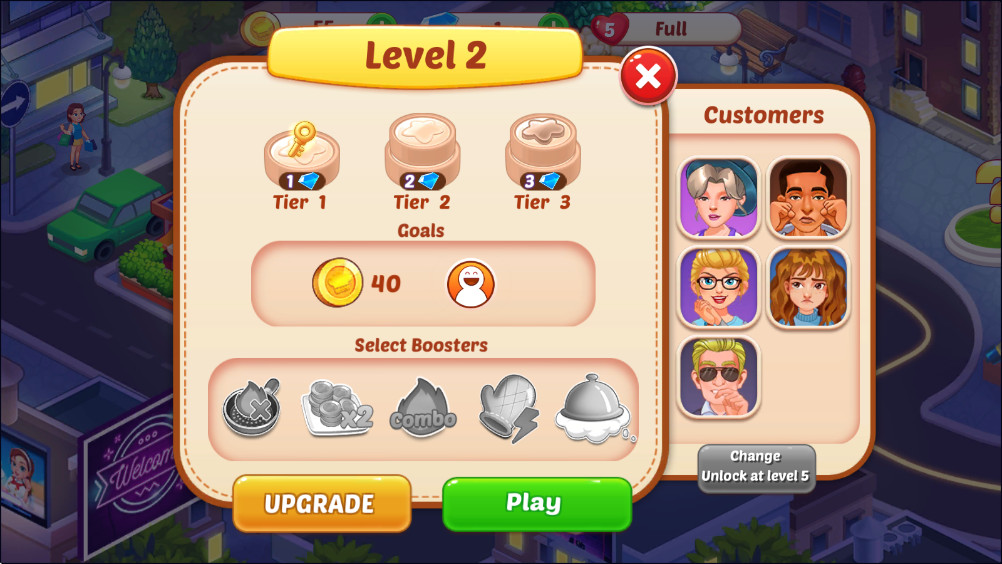
Task: Start the level with the Play button
Action: coord(536,503)
